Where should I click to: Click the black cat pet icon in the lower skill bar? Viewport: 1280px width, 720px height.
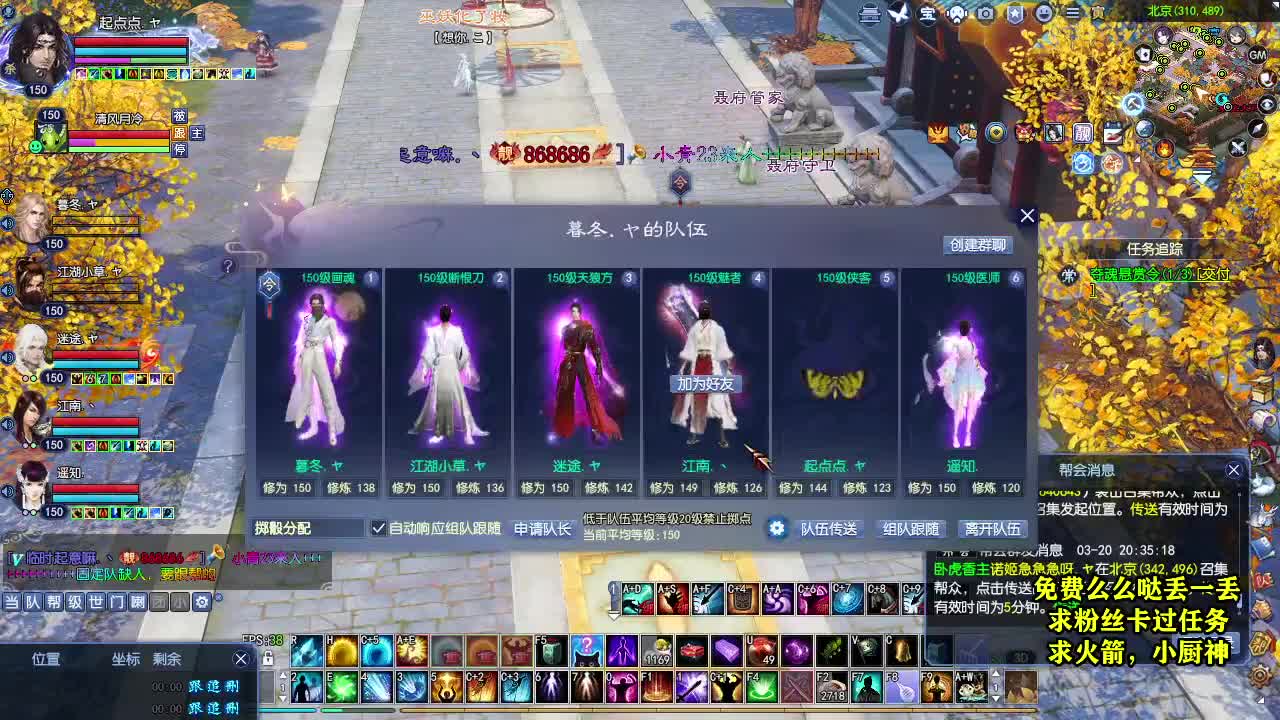(x=586, y=651)
